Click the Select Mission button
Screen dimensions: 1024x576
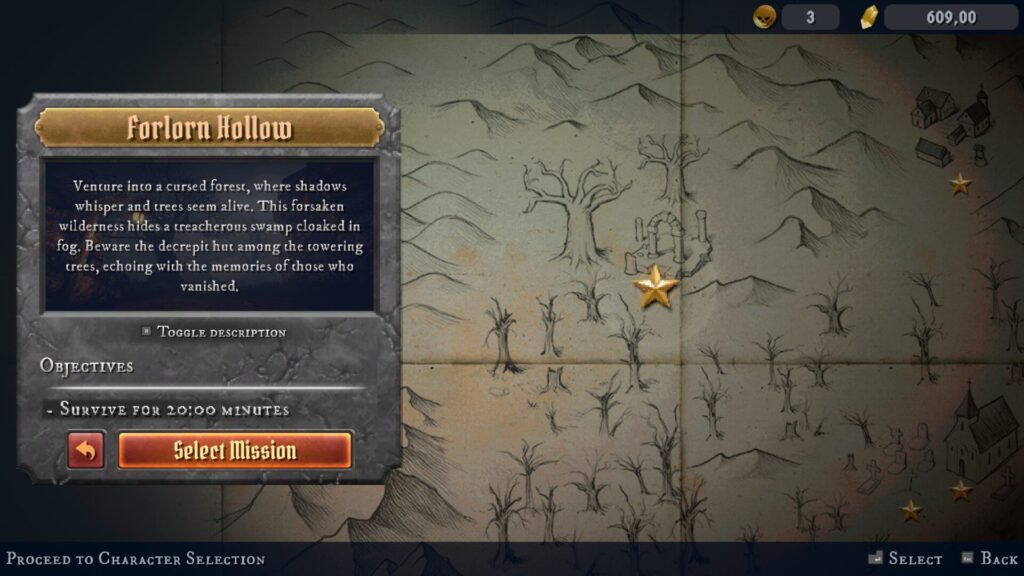click(x=235, y=450)
